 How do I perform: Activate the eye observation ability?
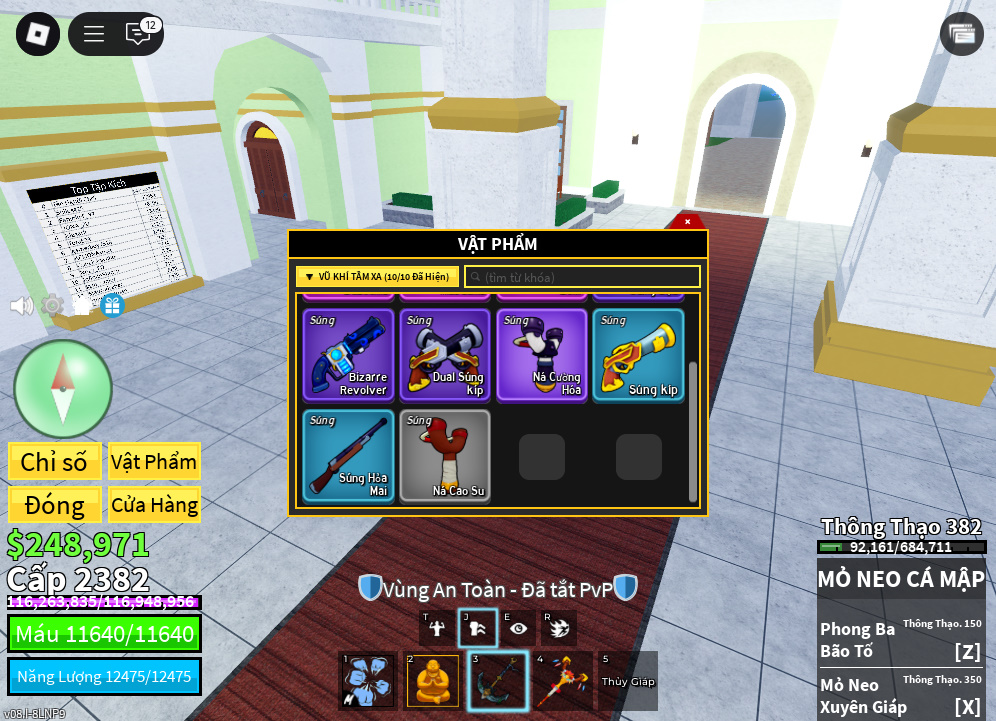(518, 628)
